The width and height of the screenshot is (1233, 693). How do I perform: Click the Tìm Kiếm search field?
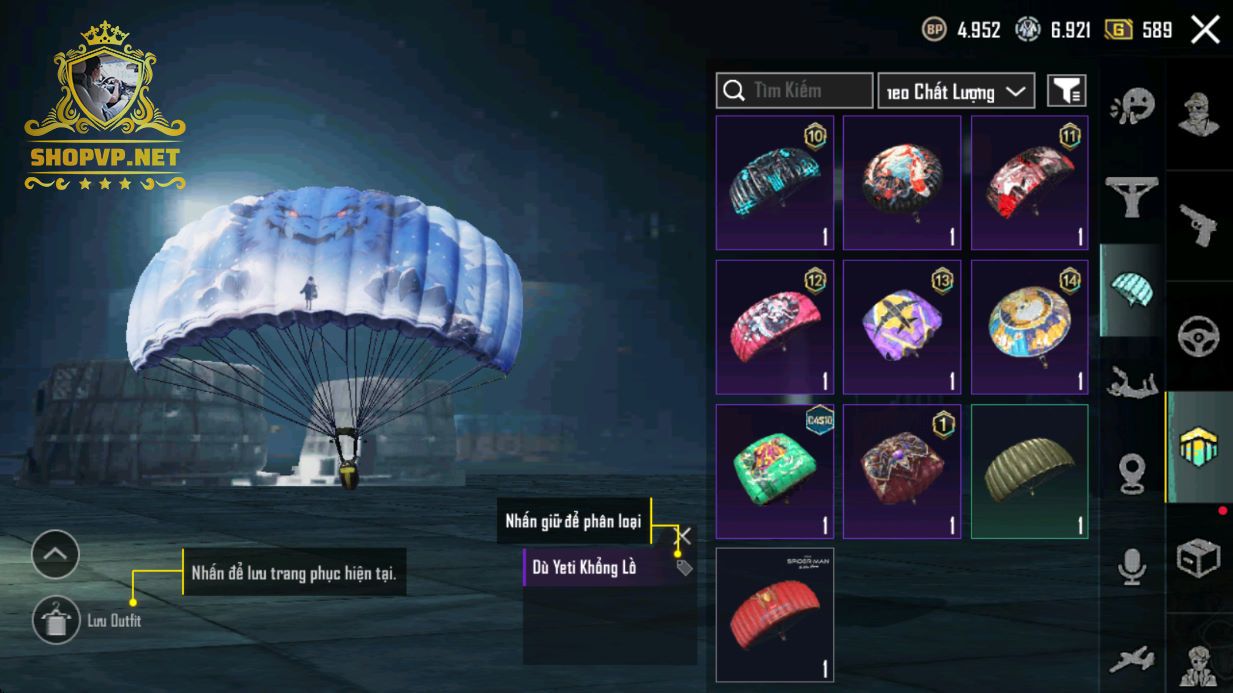click(x=794, y=91)
